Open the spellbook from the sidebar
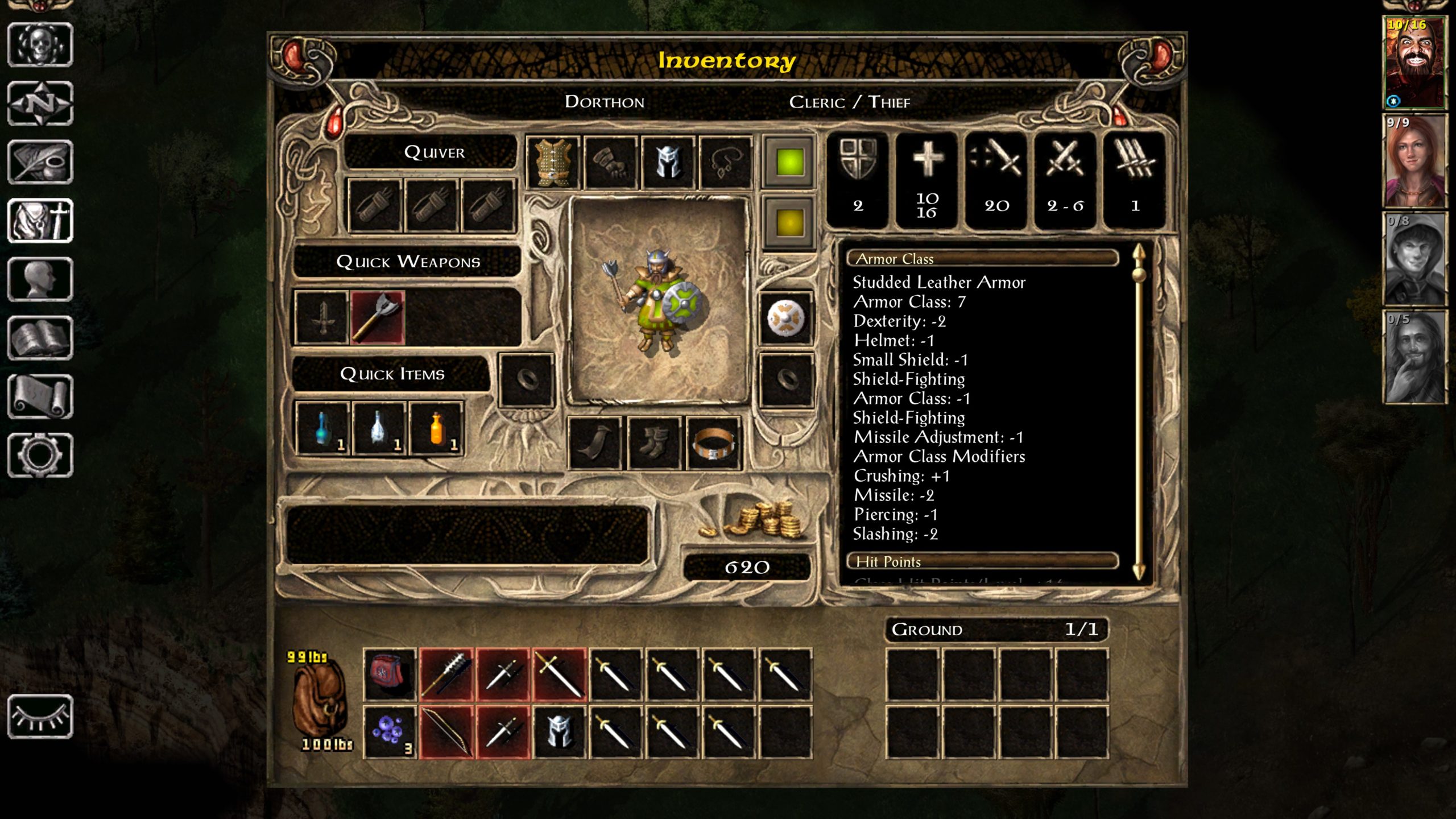Screen dimensions: 1456x819 (40, 338)
